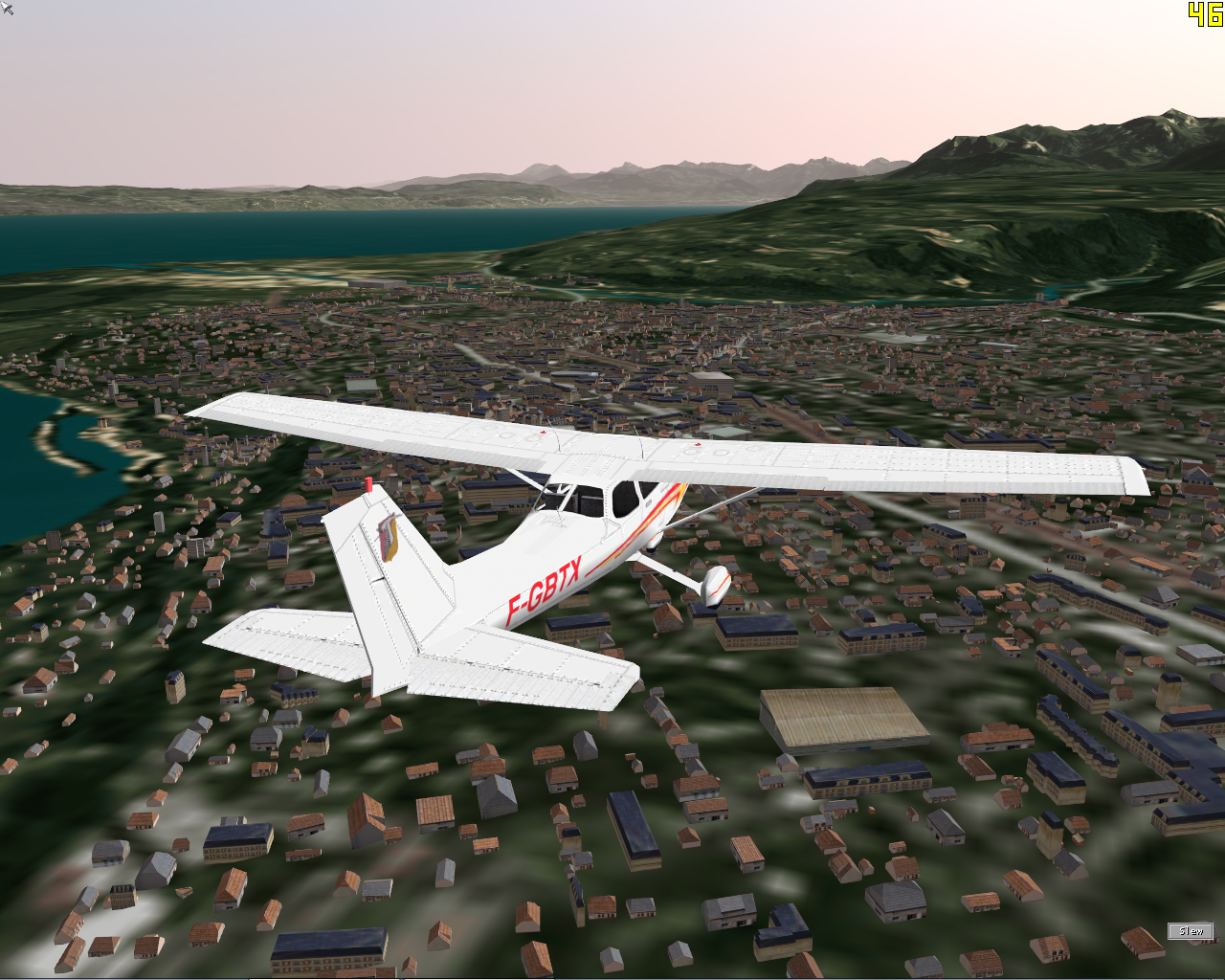
Task: Click the Slew button
Action: (1191, 930)
